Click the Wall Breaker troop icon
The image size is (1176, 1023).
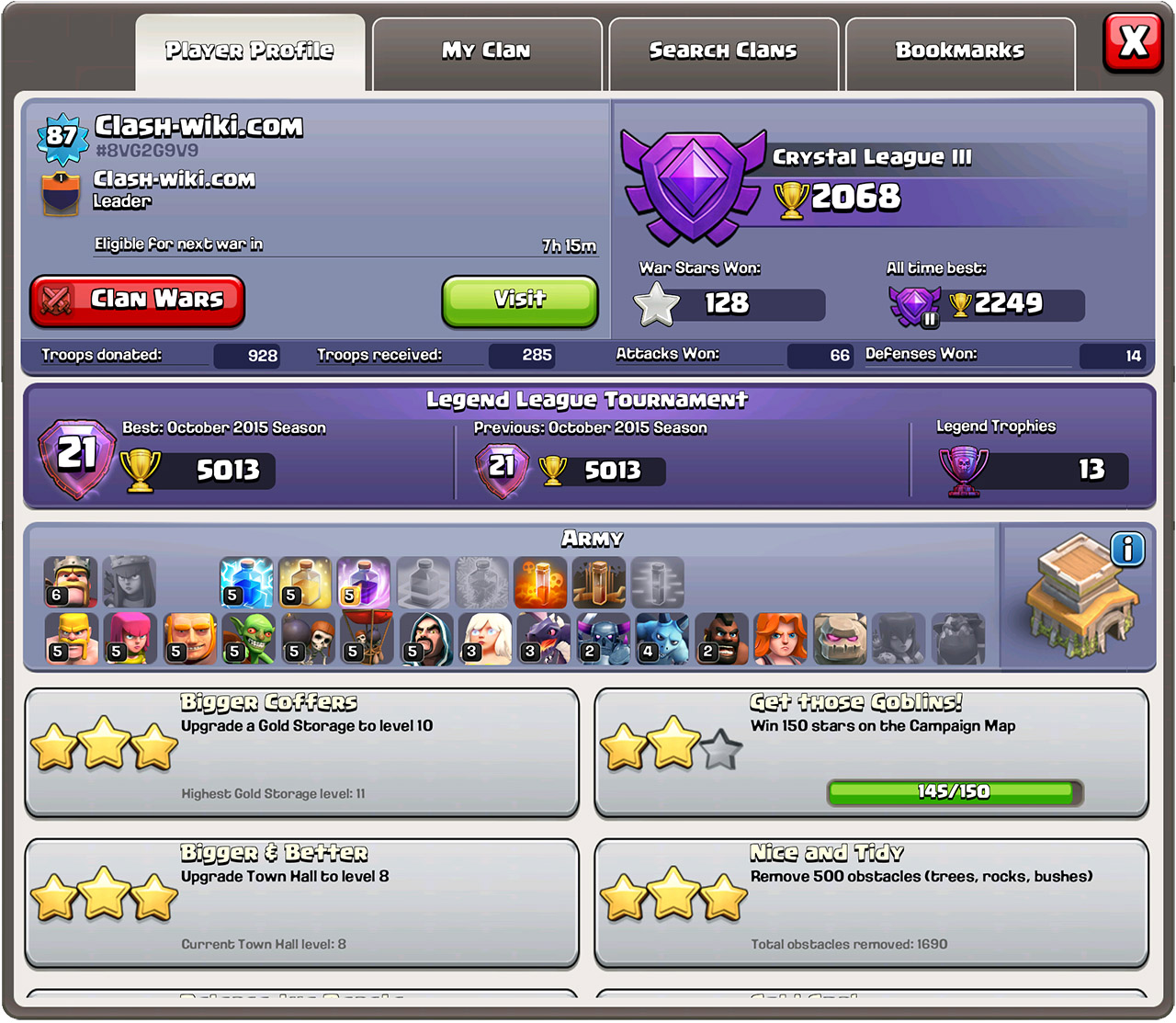[x=306, y=638]
